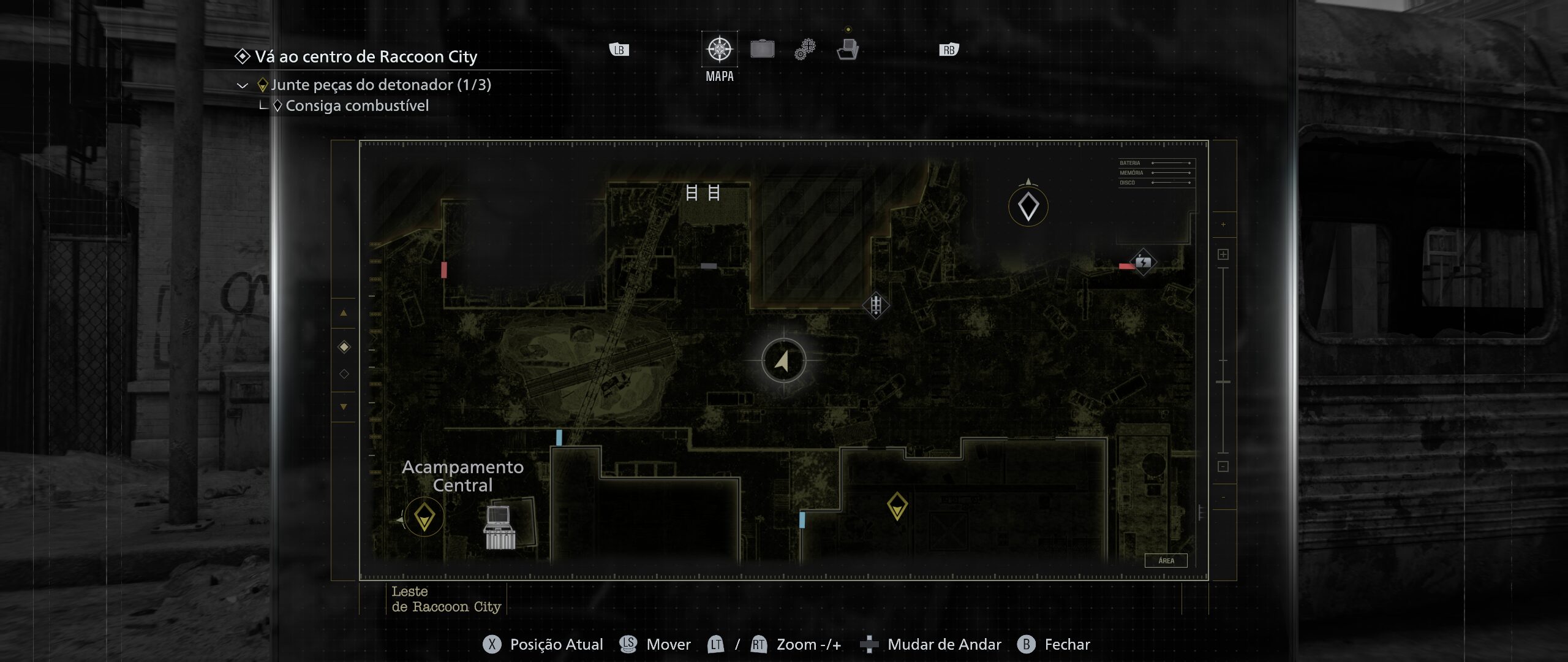The height and width of the screenshot is (662, 1568).
Task: Go down a floor with the down arrow
Action: (344, 406)
